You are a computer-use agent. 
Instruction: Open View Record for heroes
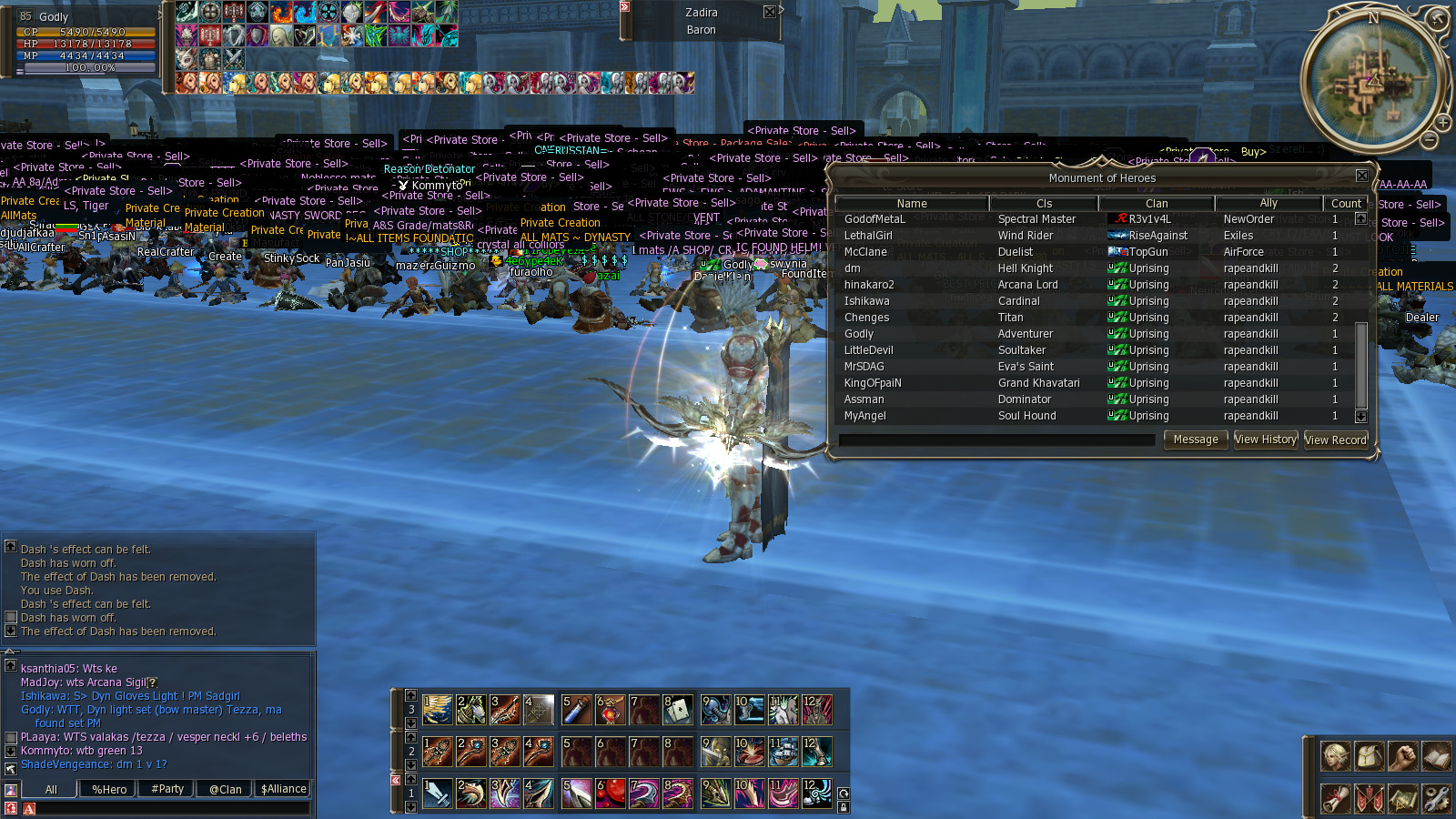click(x=1335, y=440)
